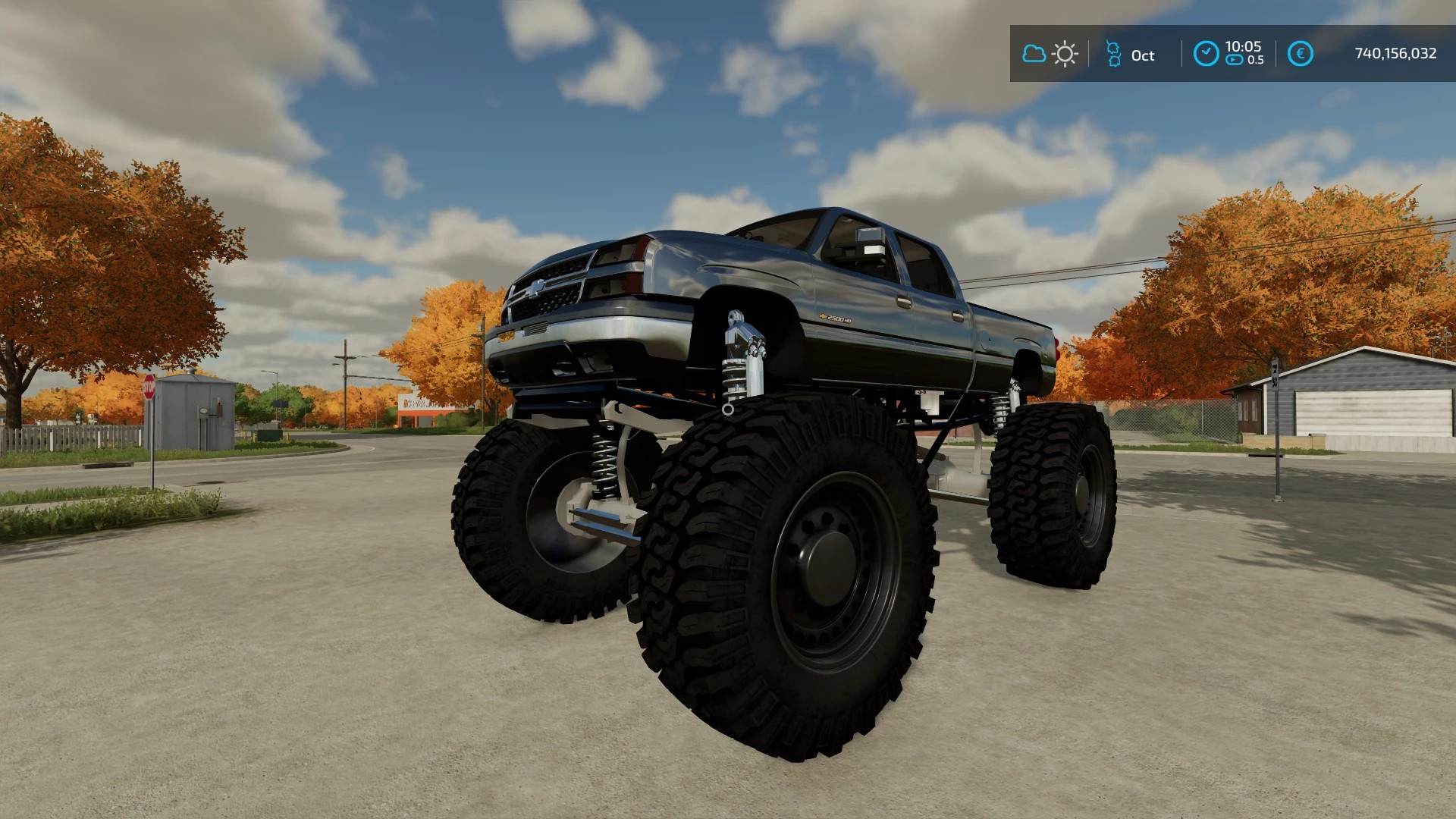Viewport: 1456px width, 819px height.
Task: Click the autumn leaves season icon
Action: [1112, 54]
